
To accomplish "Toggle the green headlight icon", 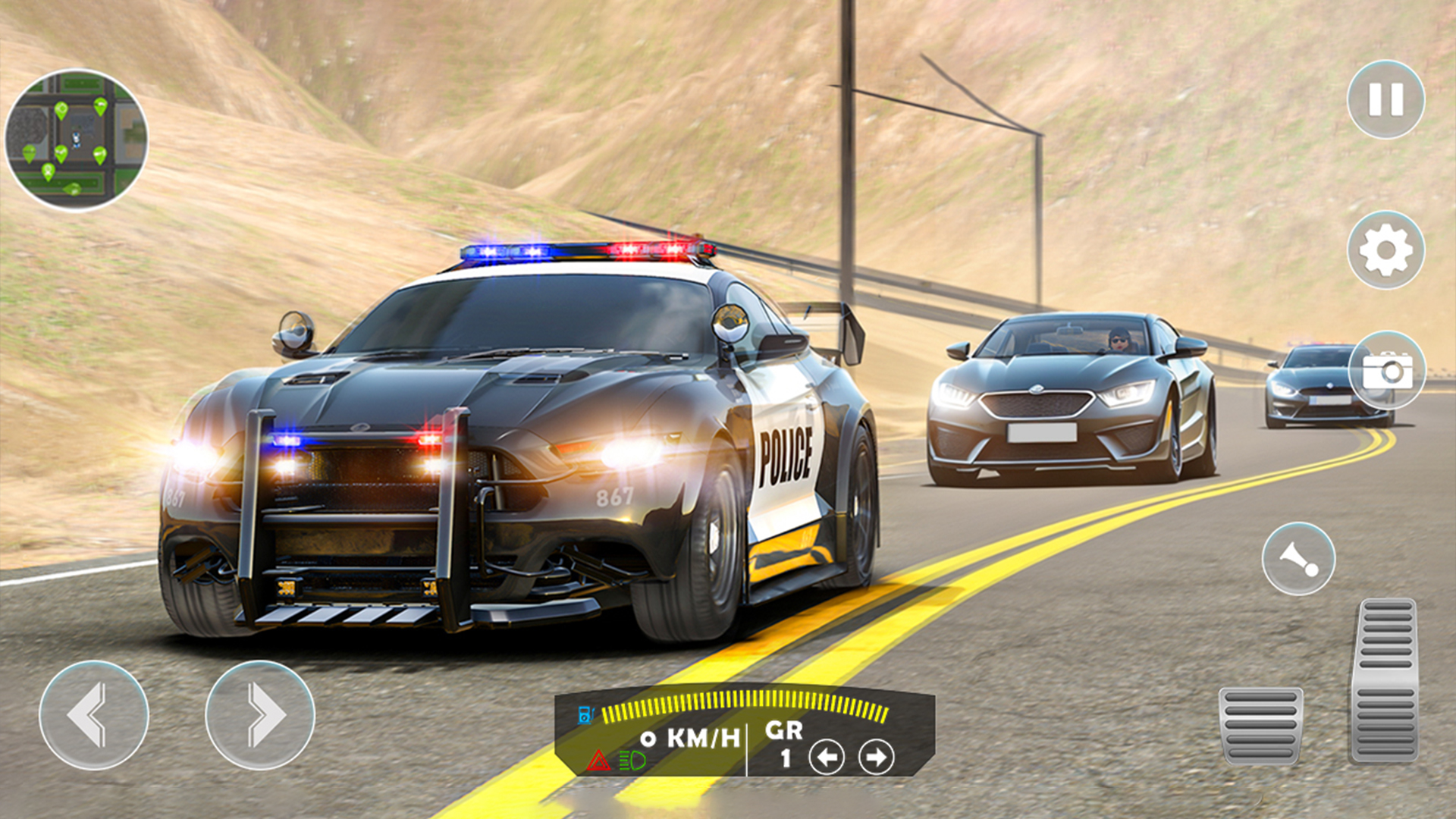I will (632, 760).
